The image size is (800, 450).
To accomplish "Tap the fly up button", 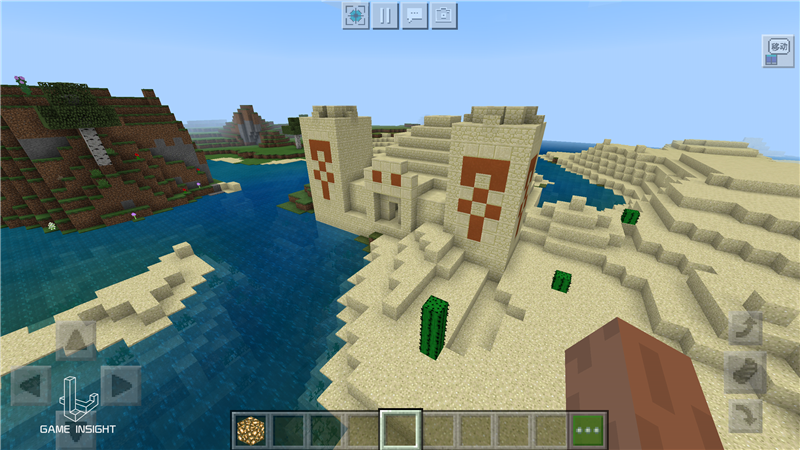I will 745,328.
